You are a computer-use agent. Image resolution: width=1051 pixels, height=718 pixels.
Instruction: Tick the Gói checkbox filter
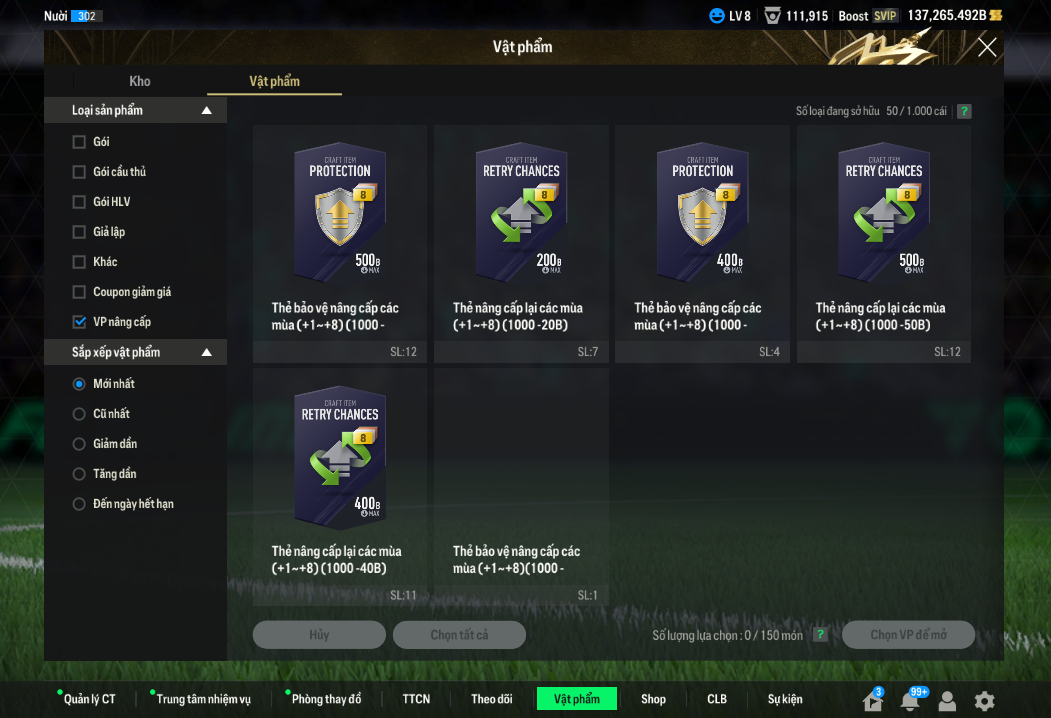[x=79, y=142]
